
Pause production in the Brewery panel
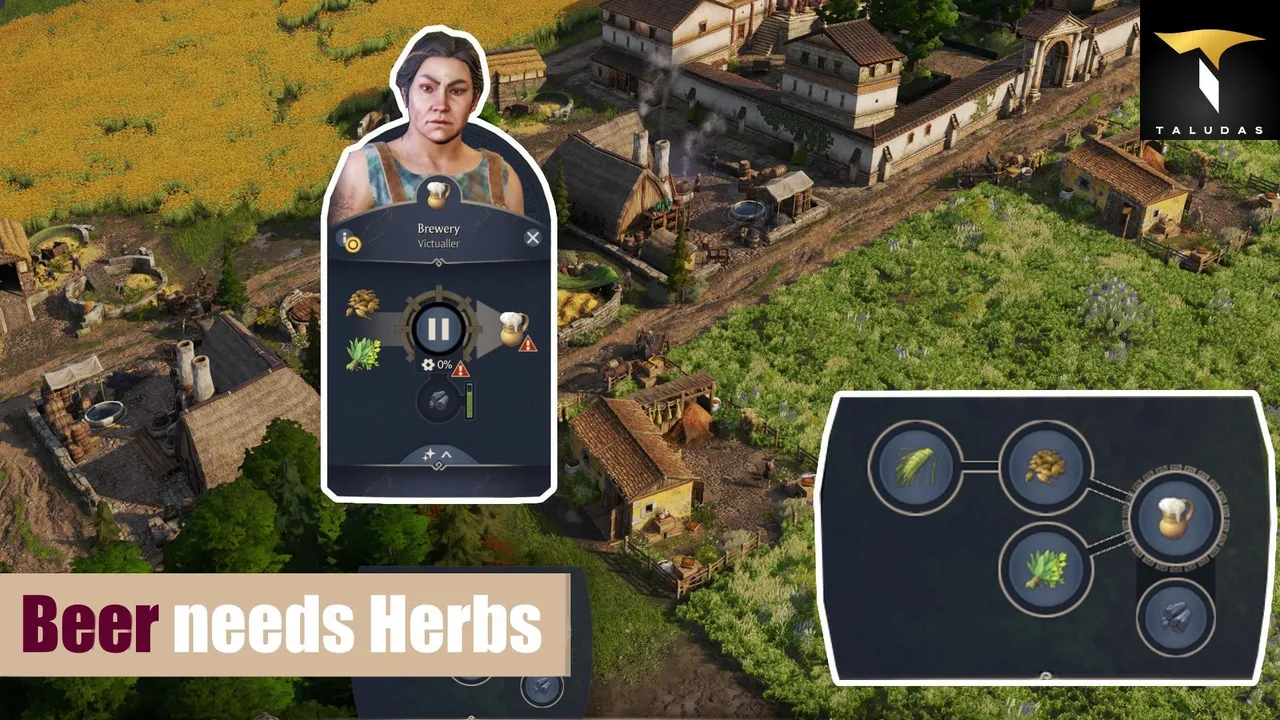439,329
